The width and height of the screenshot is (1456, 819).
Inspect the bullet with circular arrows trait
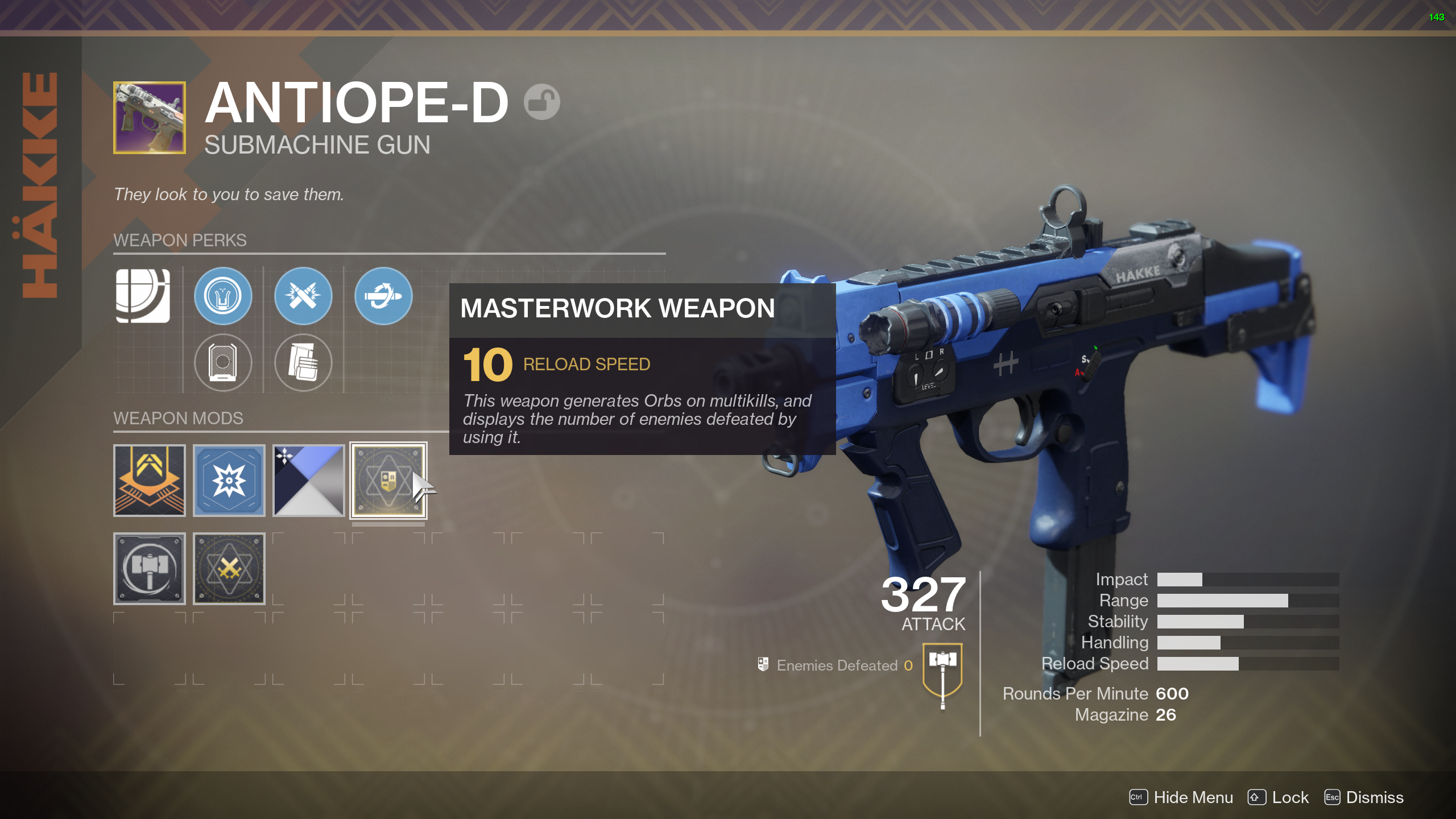383,296
